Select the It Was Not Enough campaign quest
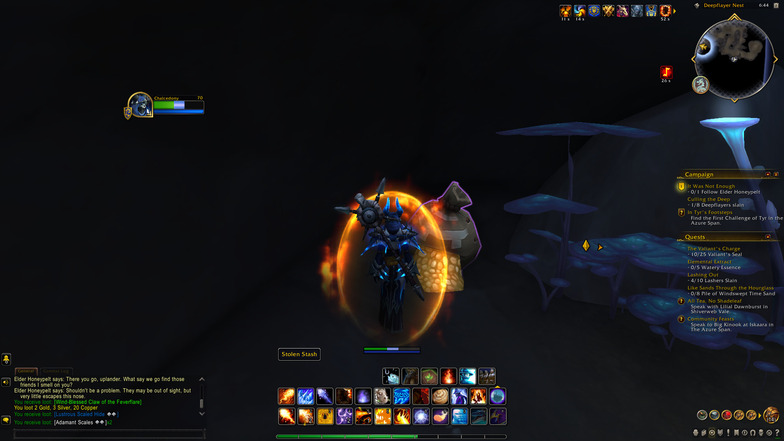Image resolution: width=784 pixels, height=441 pixels. 713,185
